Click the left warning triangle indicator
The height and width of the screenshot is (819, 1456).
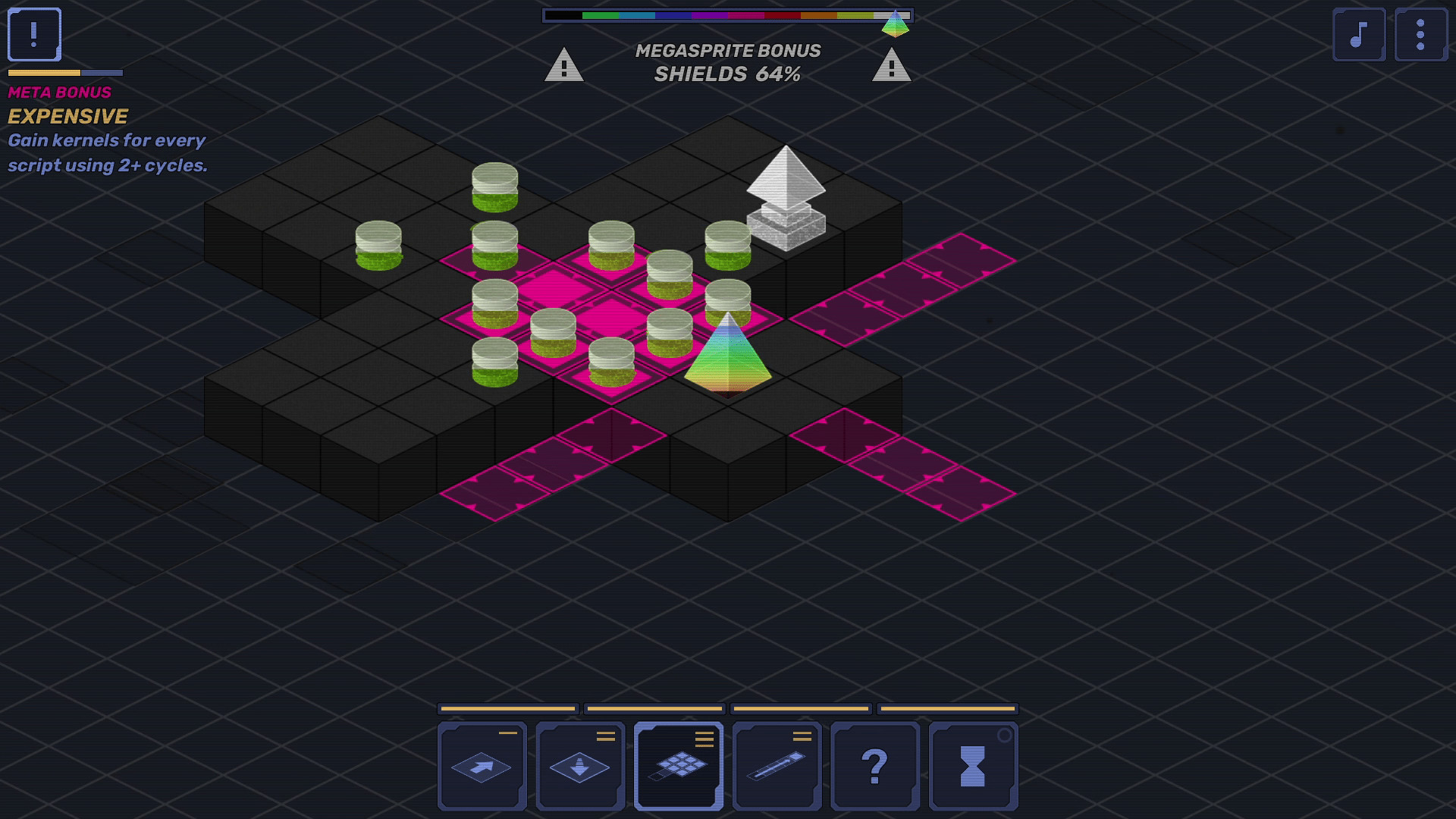pos(564,64)
